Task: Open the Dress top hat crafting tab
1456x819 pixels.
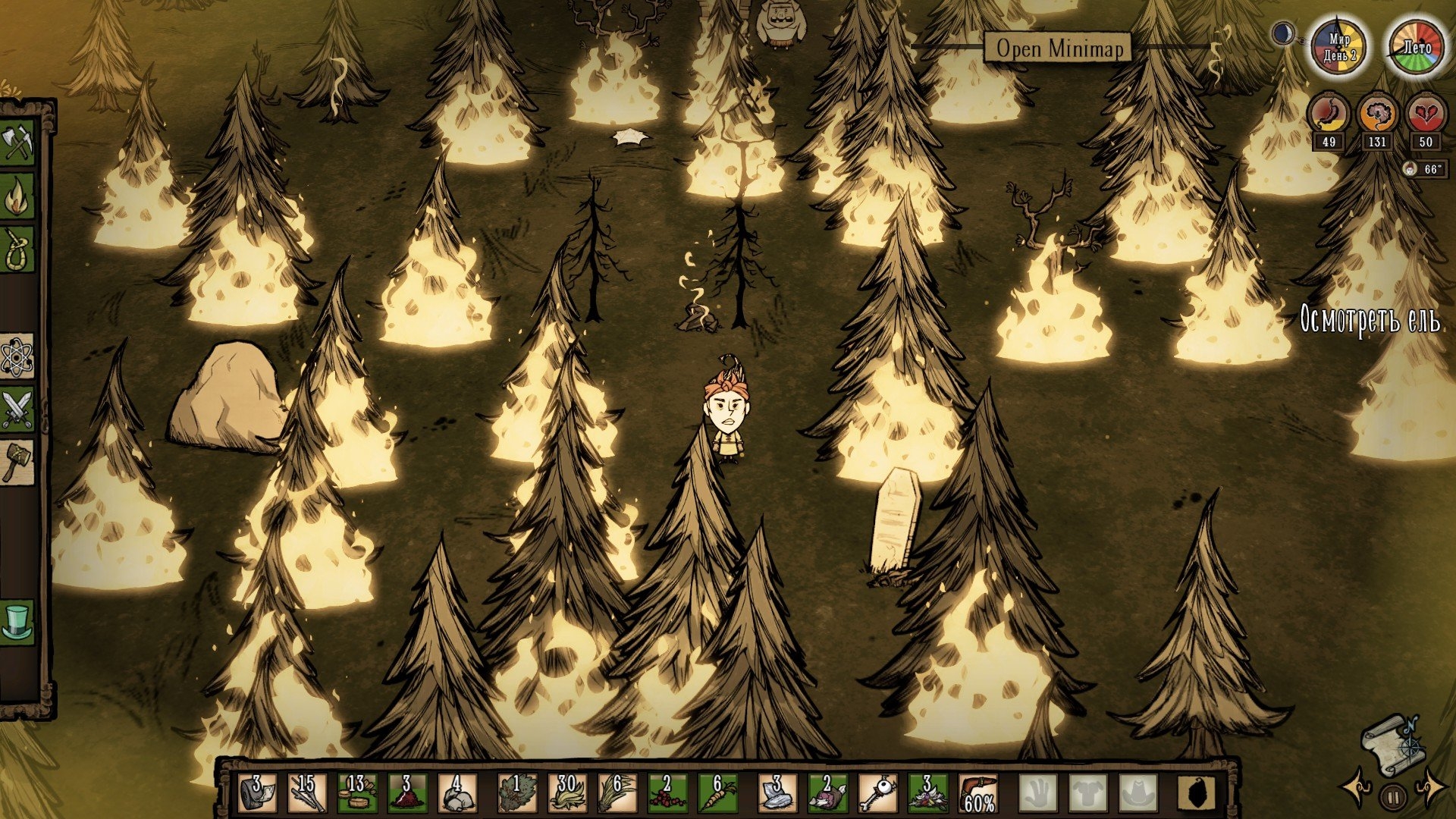Action: 17,622
